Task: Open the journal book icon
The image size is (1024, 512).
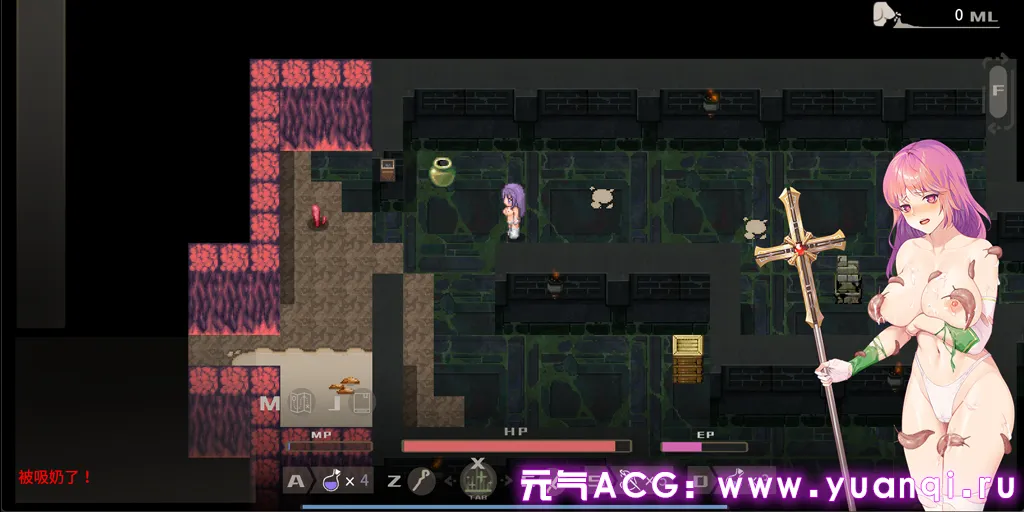Action: click(x=361, y=403)
